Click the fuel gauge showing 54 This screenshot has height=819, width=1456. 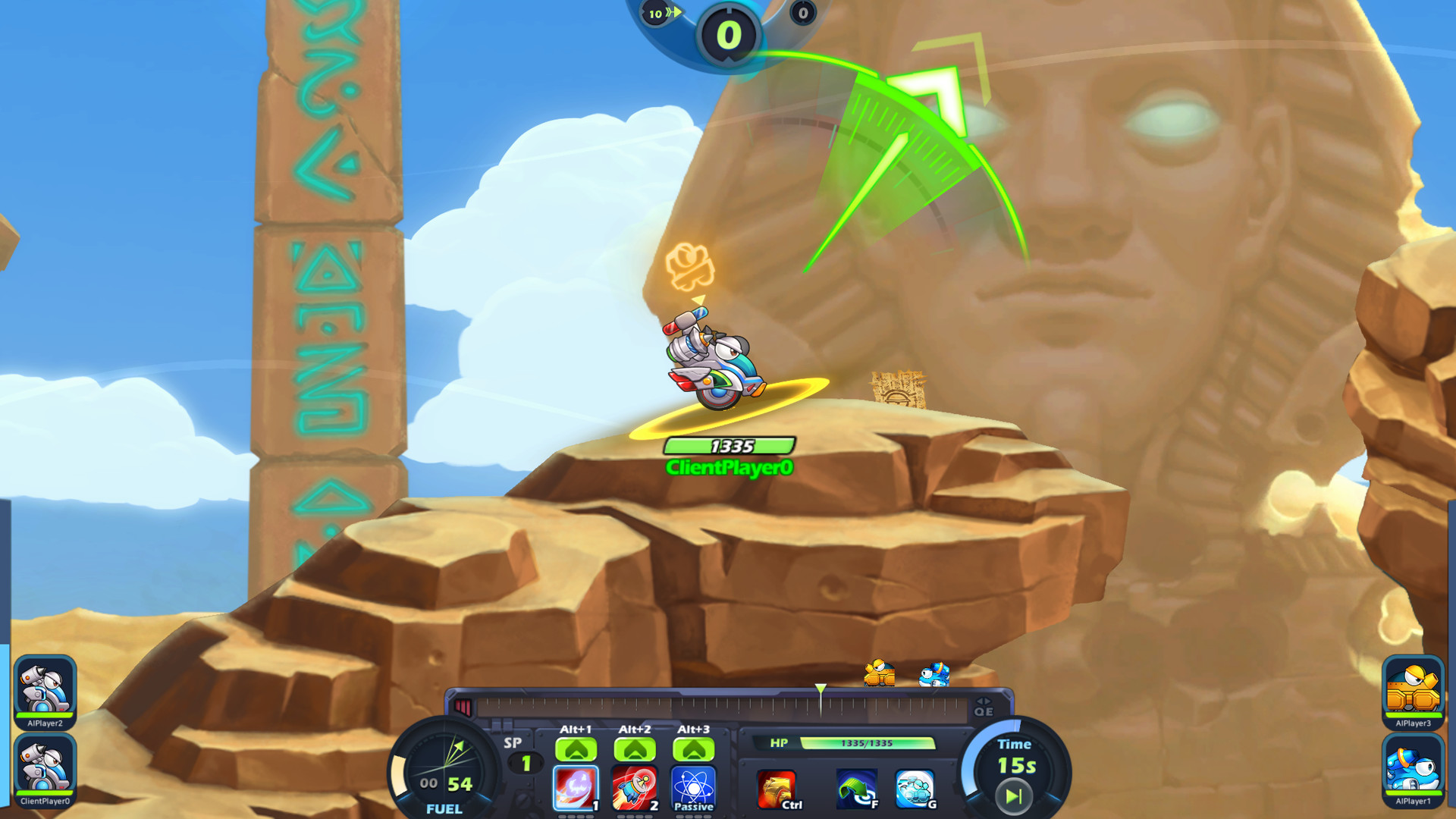[444, 766]
